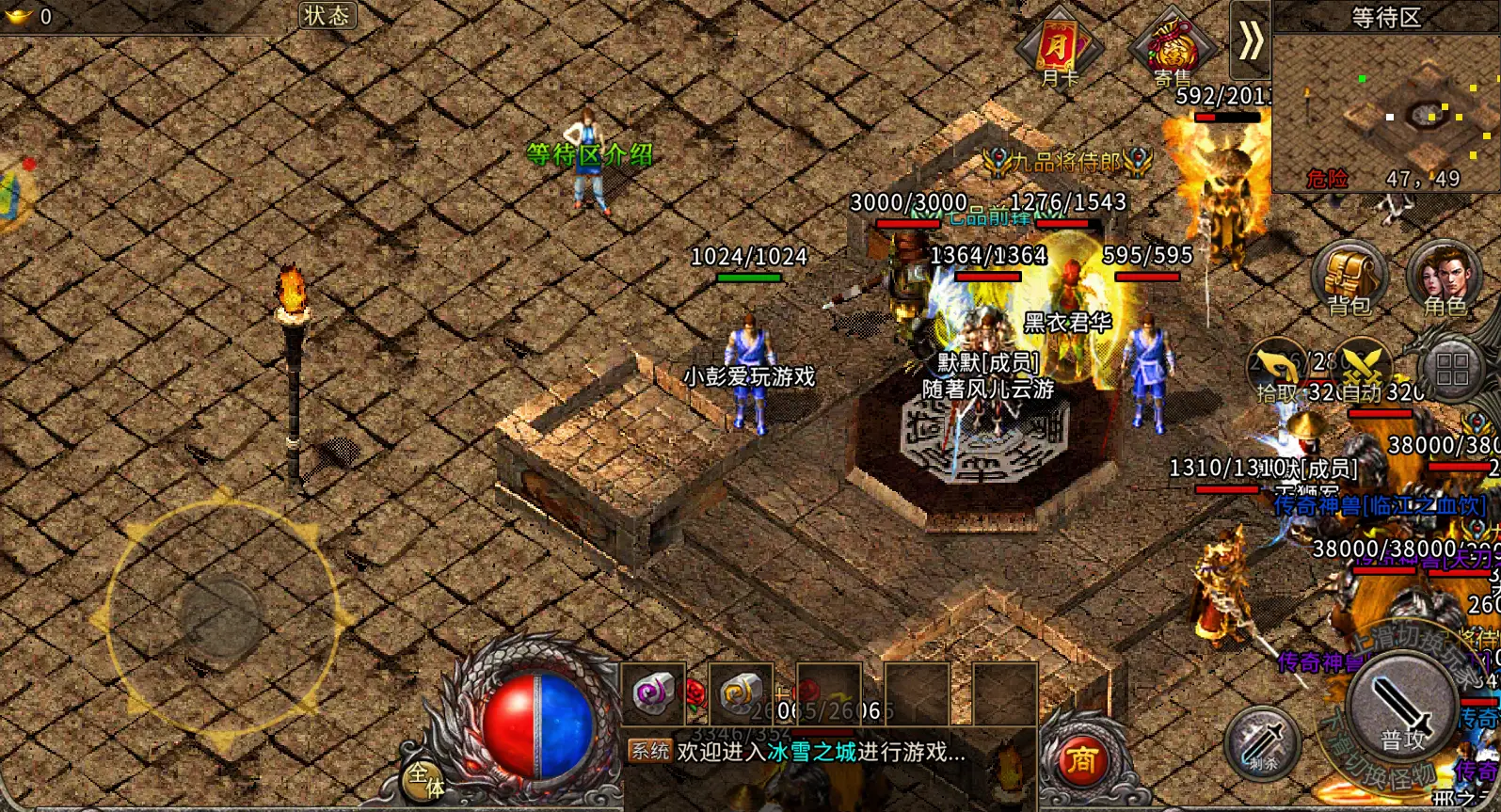Use the gold swirl scroll in hotbar
Screen dimensions: 1501x812
click(x=740, y=695)
